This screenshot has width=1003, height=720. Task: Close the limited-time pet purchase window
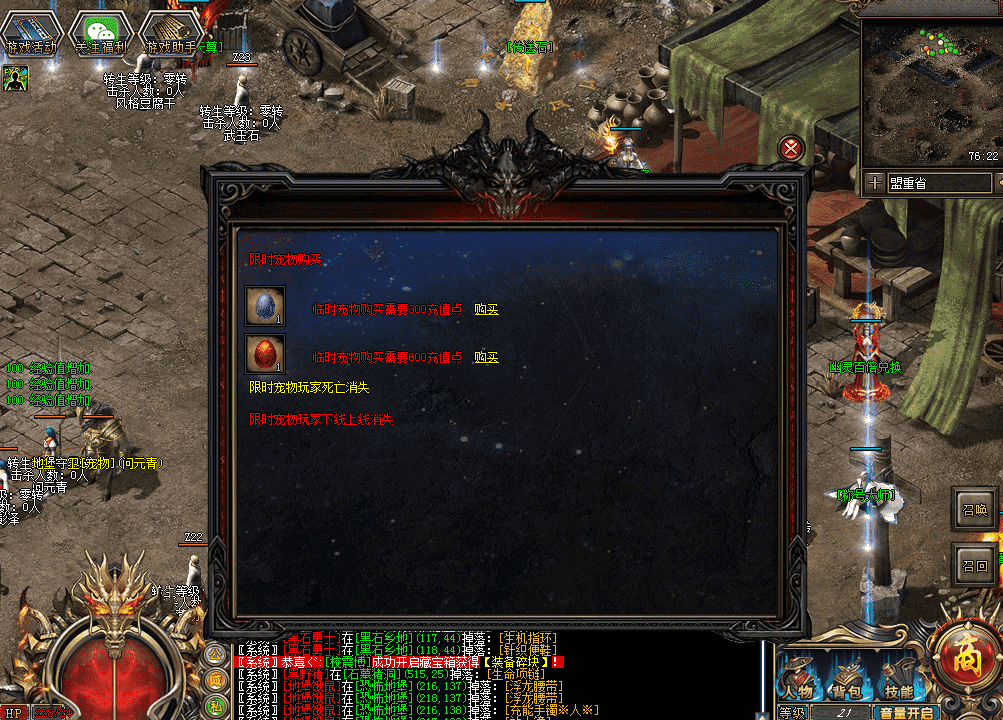792,149
